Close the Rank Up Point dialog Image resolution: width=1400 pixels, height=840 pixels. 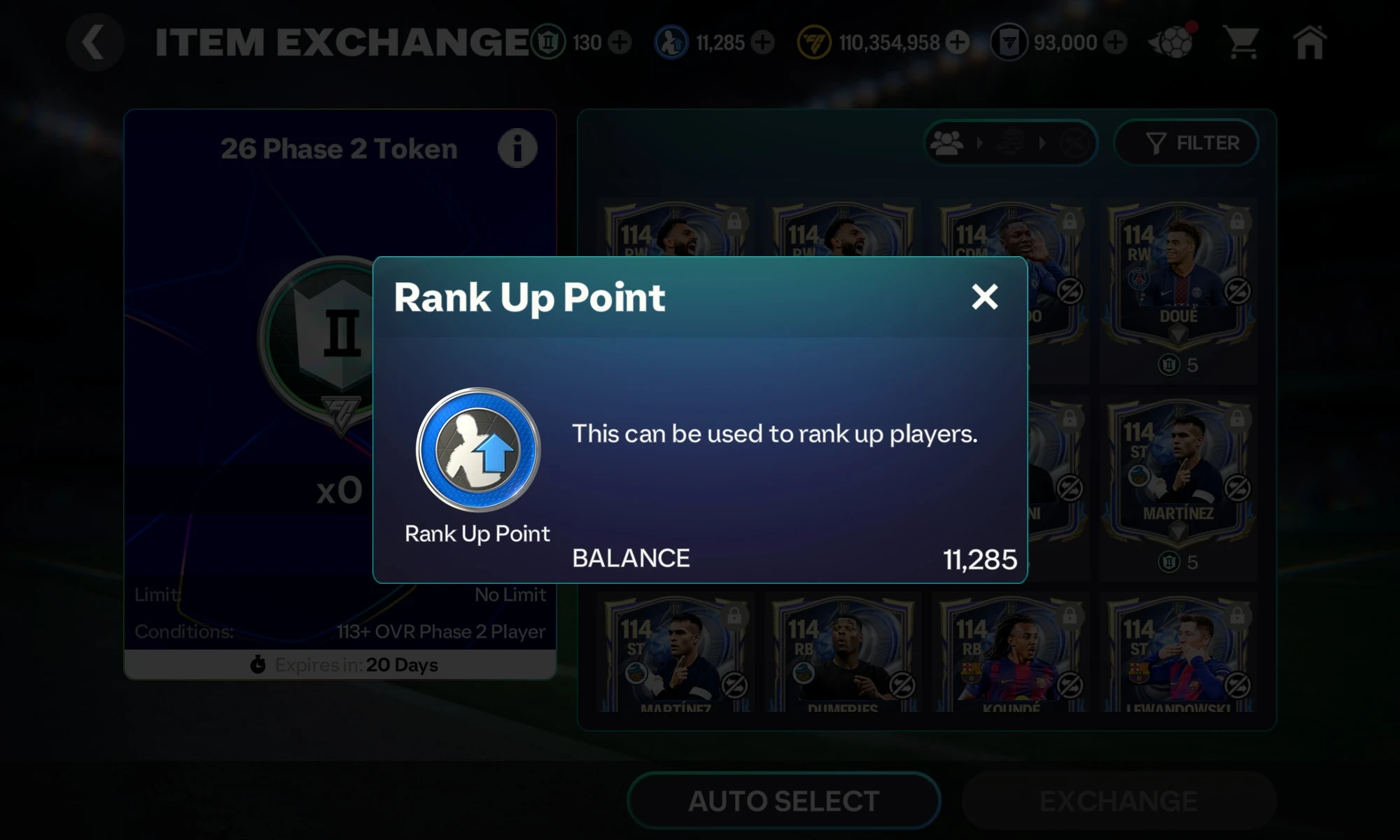click(985, 297)
